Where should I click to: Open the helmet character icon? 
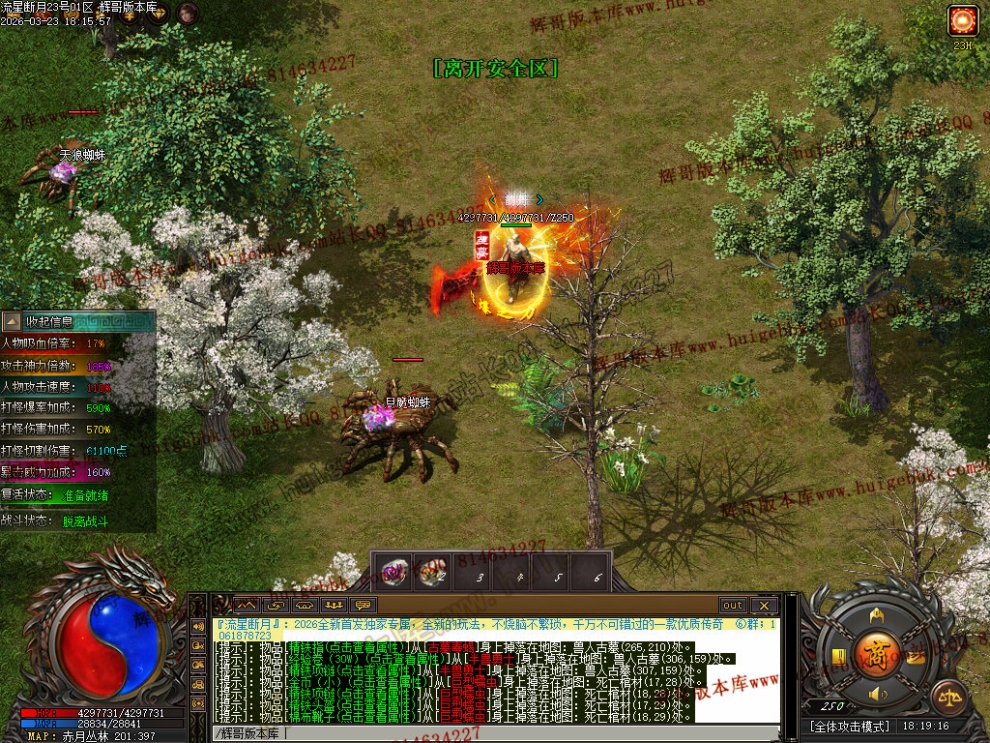(876, 613)
